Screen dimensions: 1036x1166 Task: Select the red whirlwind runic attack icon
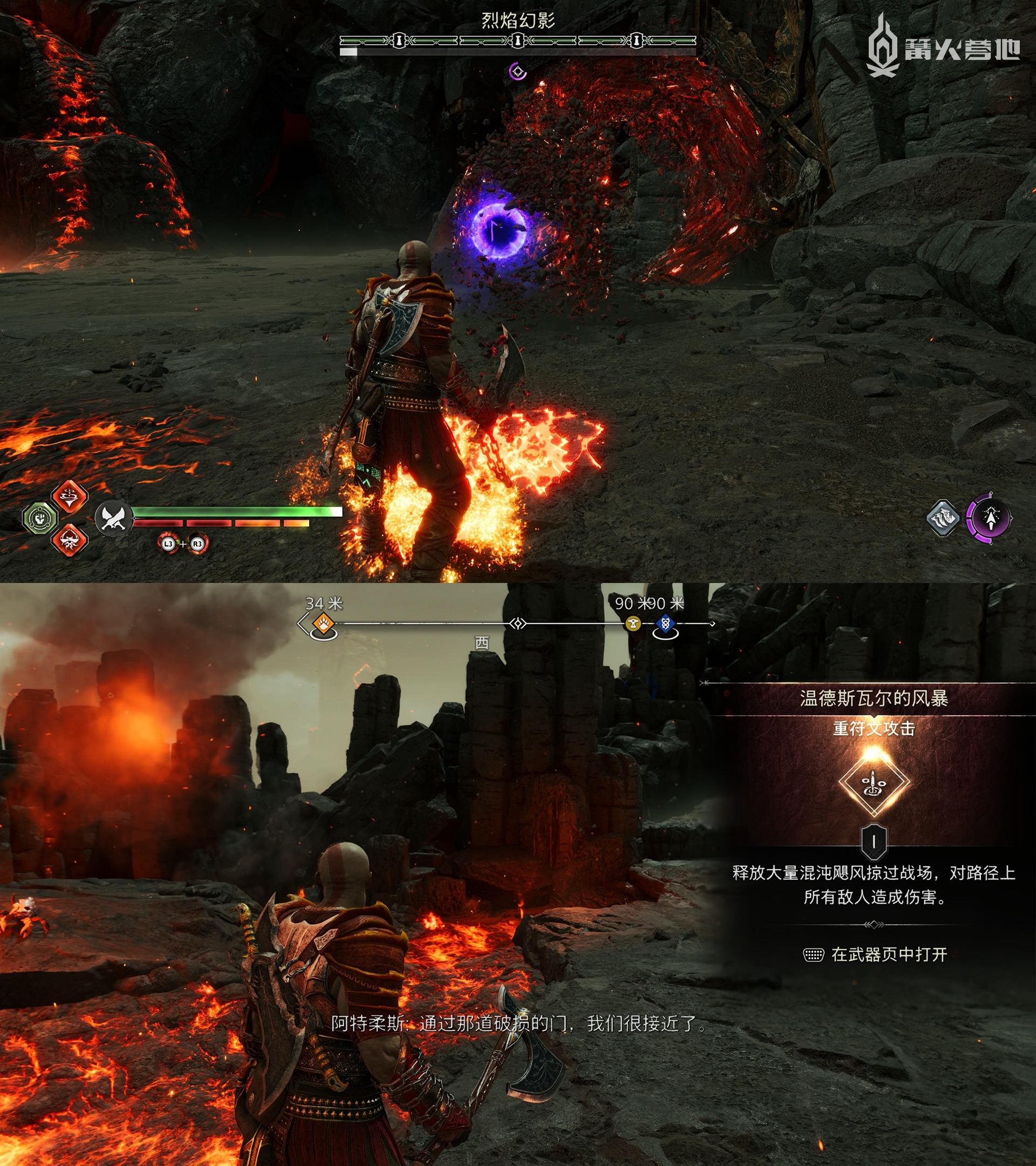70,496
